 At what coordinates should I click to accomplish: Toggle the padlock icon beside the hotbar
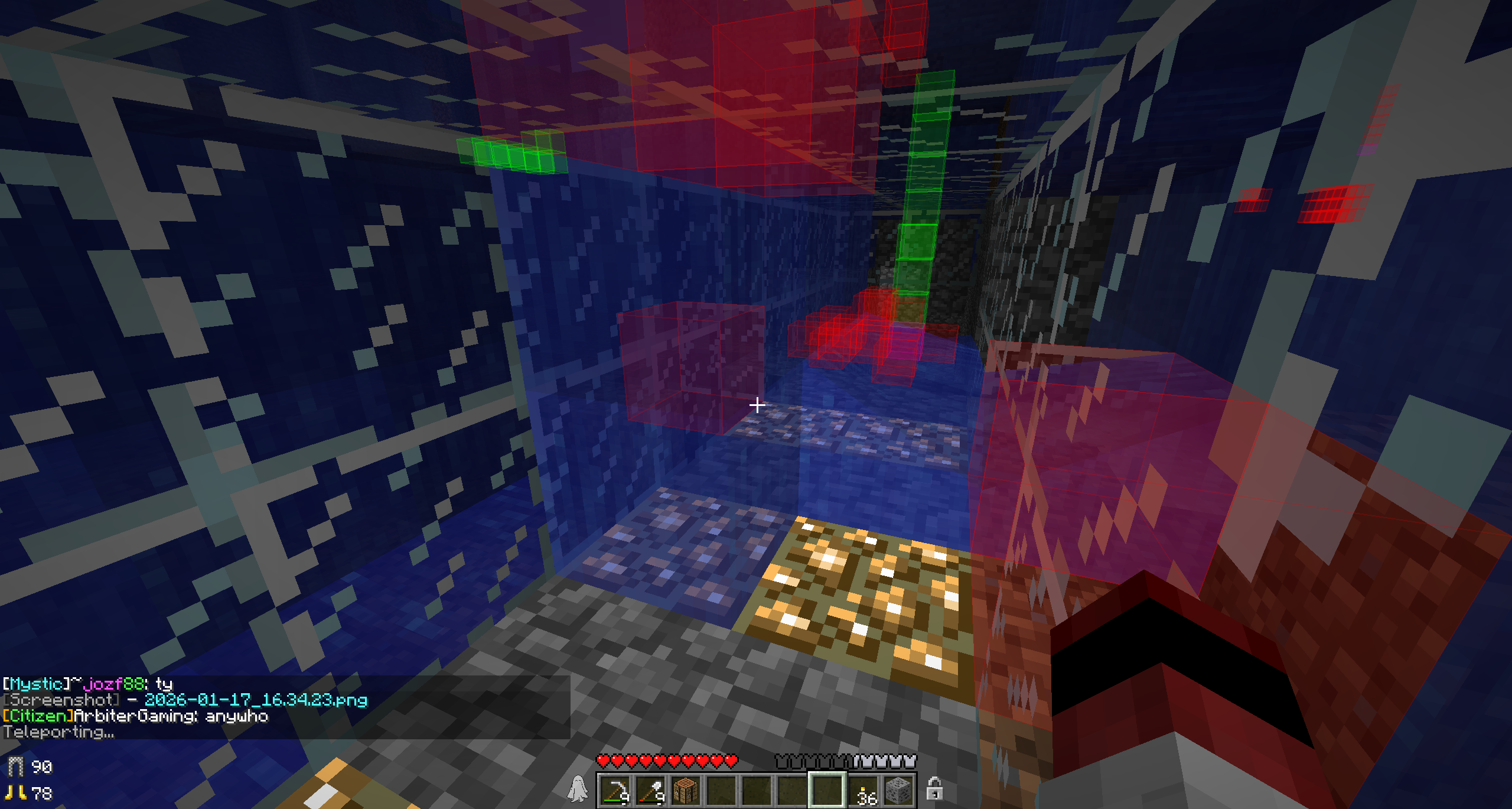tap(934, 789)
